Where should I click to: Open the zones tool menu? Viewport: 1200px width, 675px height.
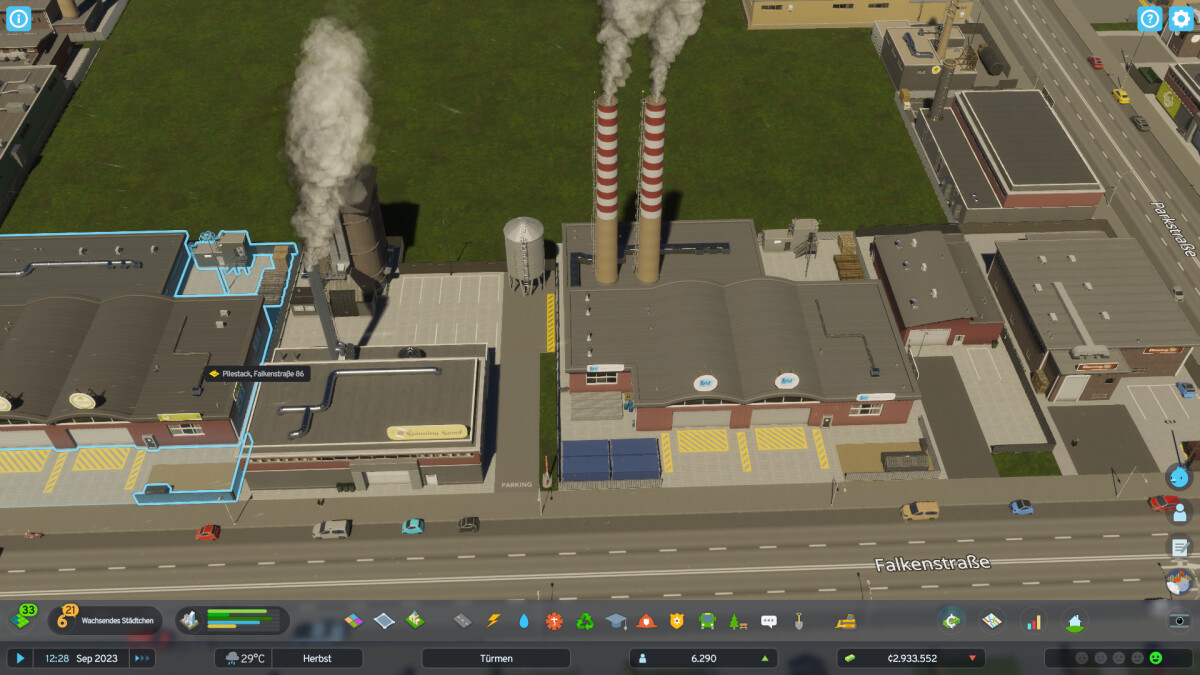pyautogui.click(x=354, y=621)
